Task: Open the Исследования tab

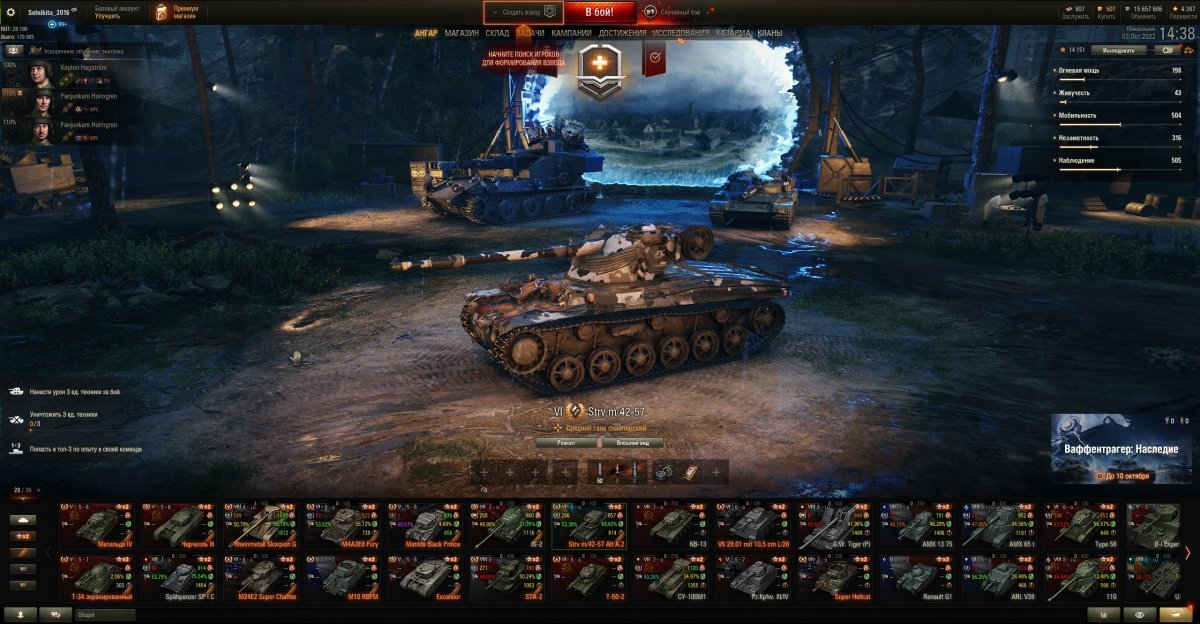Action: 680,33
